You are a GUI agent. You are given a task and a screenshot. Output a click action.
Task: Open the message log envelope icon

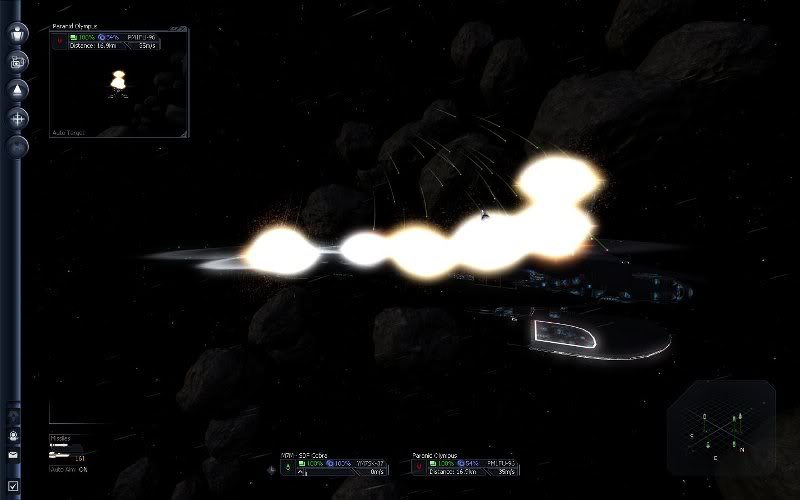pyautogui.click(x=14, y=455)
